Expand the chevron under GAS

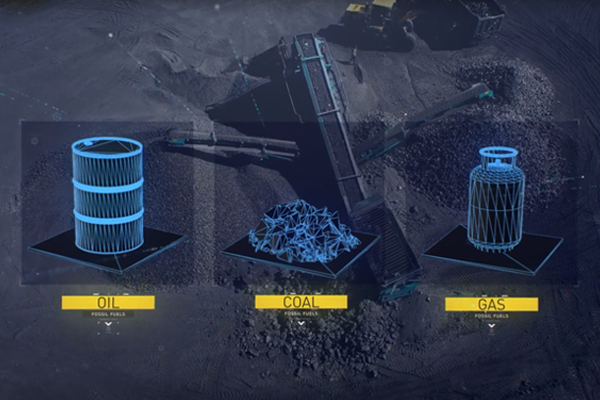point(491,326)
